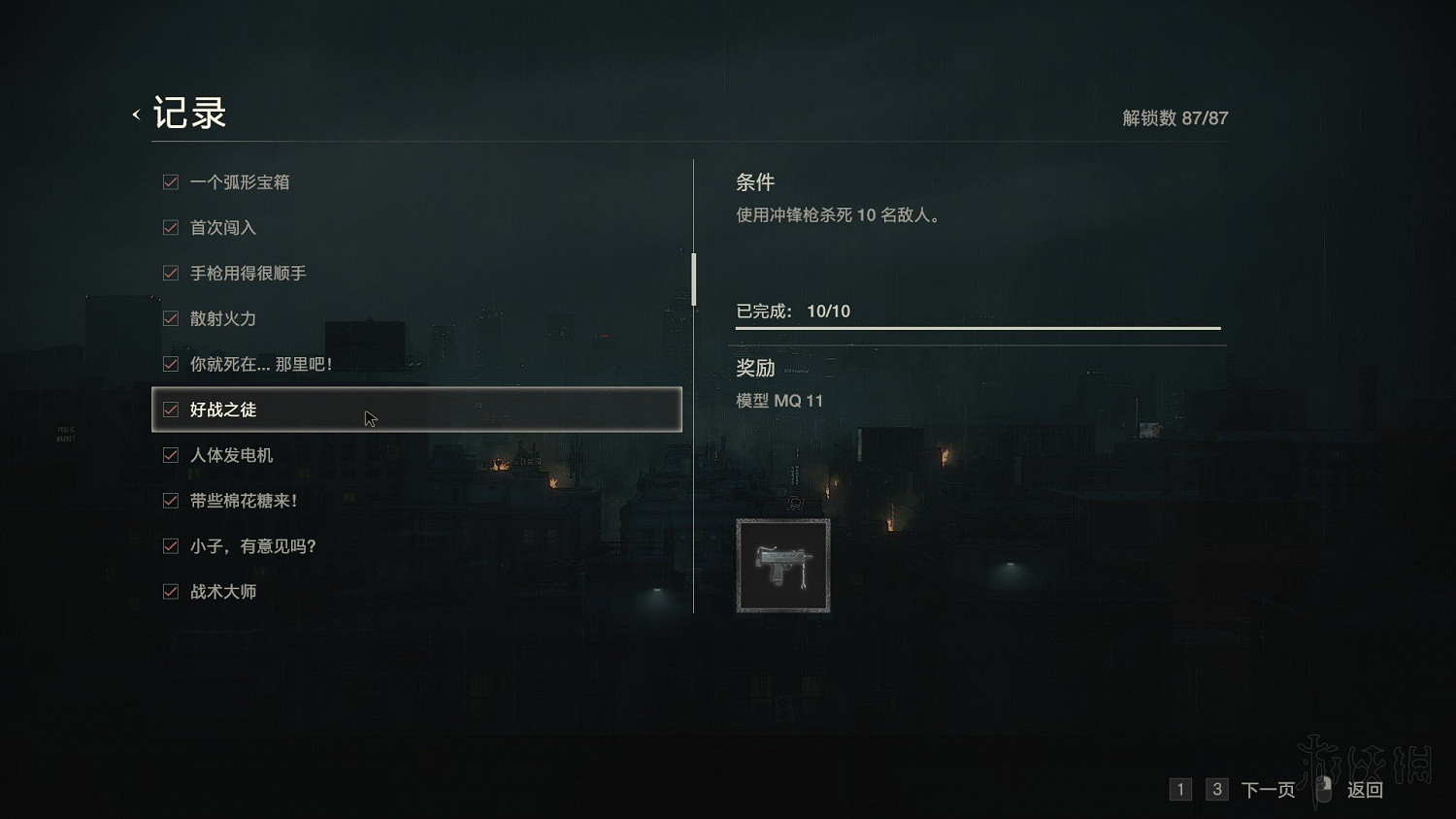Open the MQ 11 weapon model thumbnail
Screen dimensions: 1456x819
click(782, 565)
